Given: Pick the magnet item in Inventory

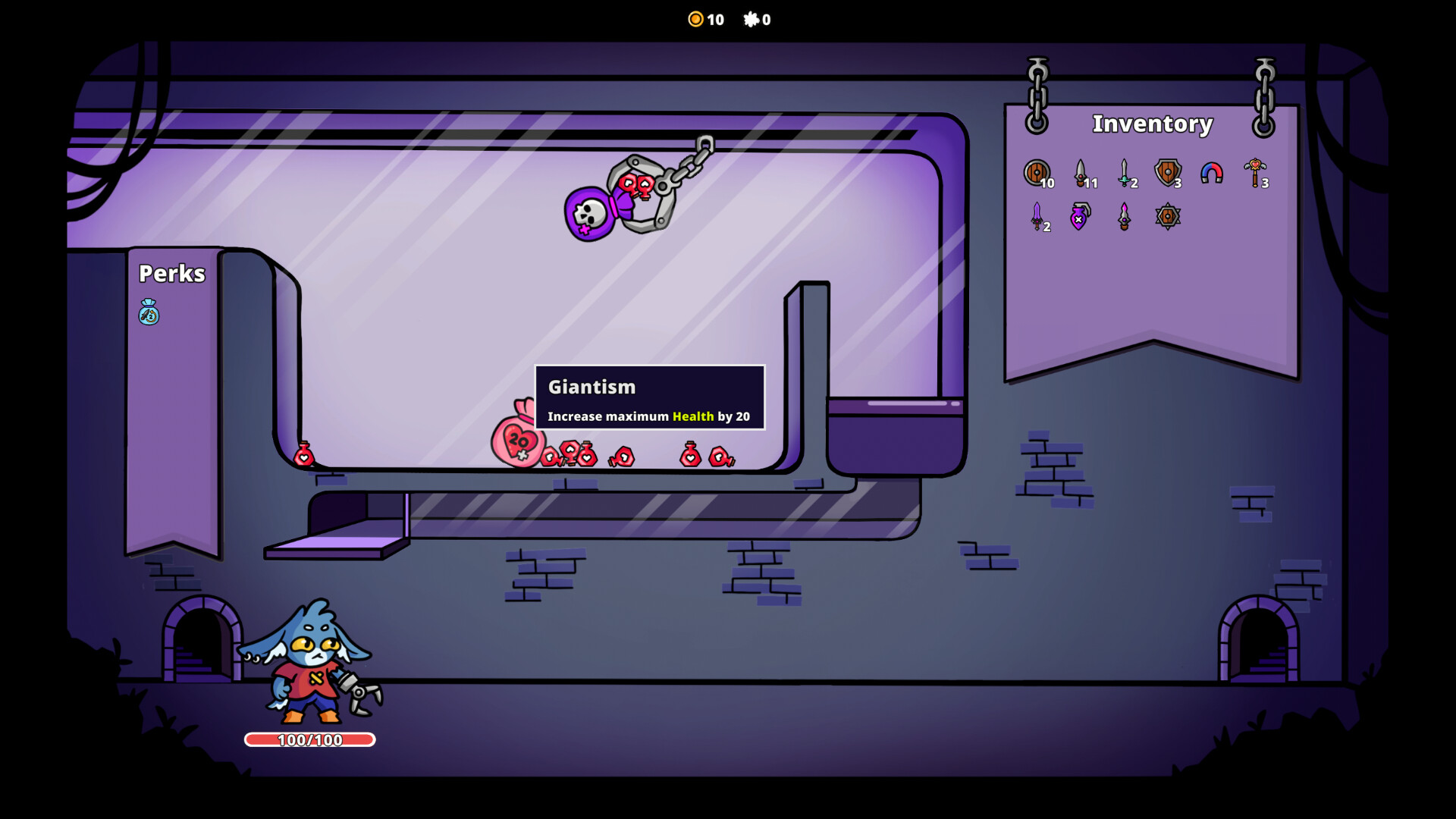Looking at the screenshot, I should pyautogui.click(x=1211, y=171).
